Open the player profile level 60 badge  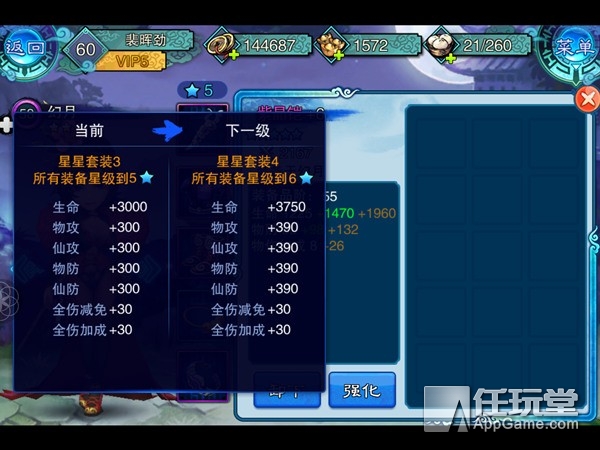(x=86, y=48)
